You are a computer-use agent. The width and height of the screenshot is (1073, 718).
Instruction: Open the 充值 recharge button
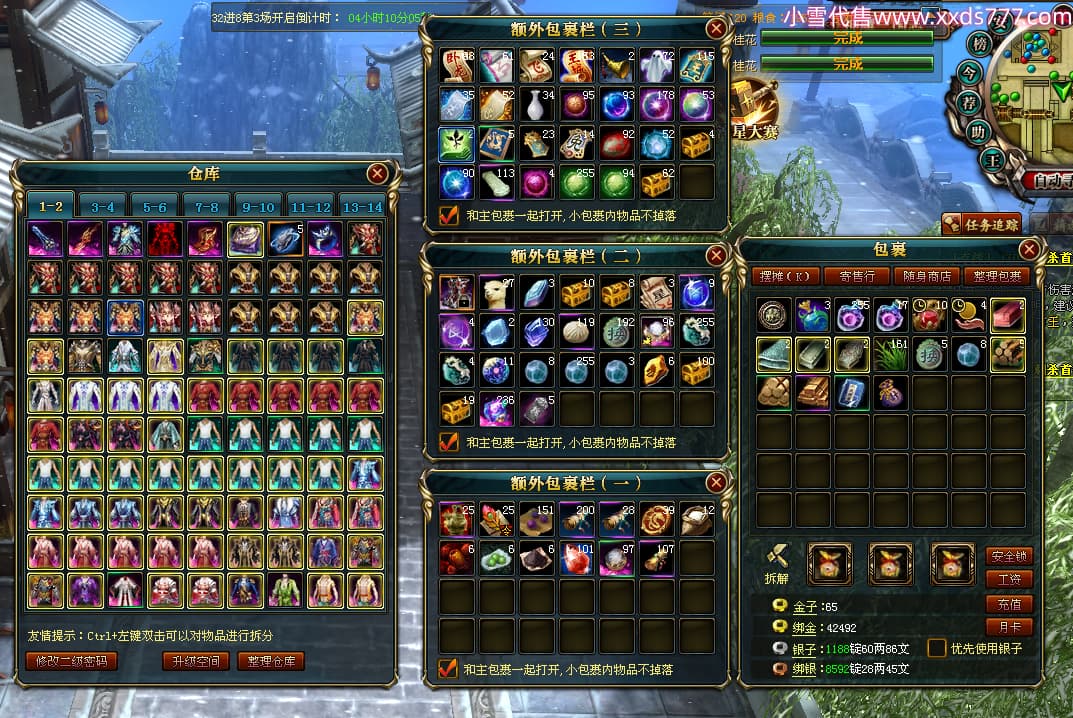coord(1008,604)
